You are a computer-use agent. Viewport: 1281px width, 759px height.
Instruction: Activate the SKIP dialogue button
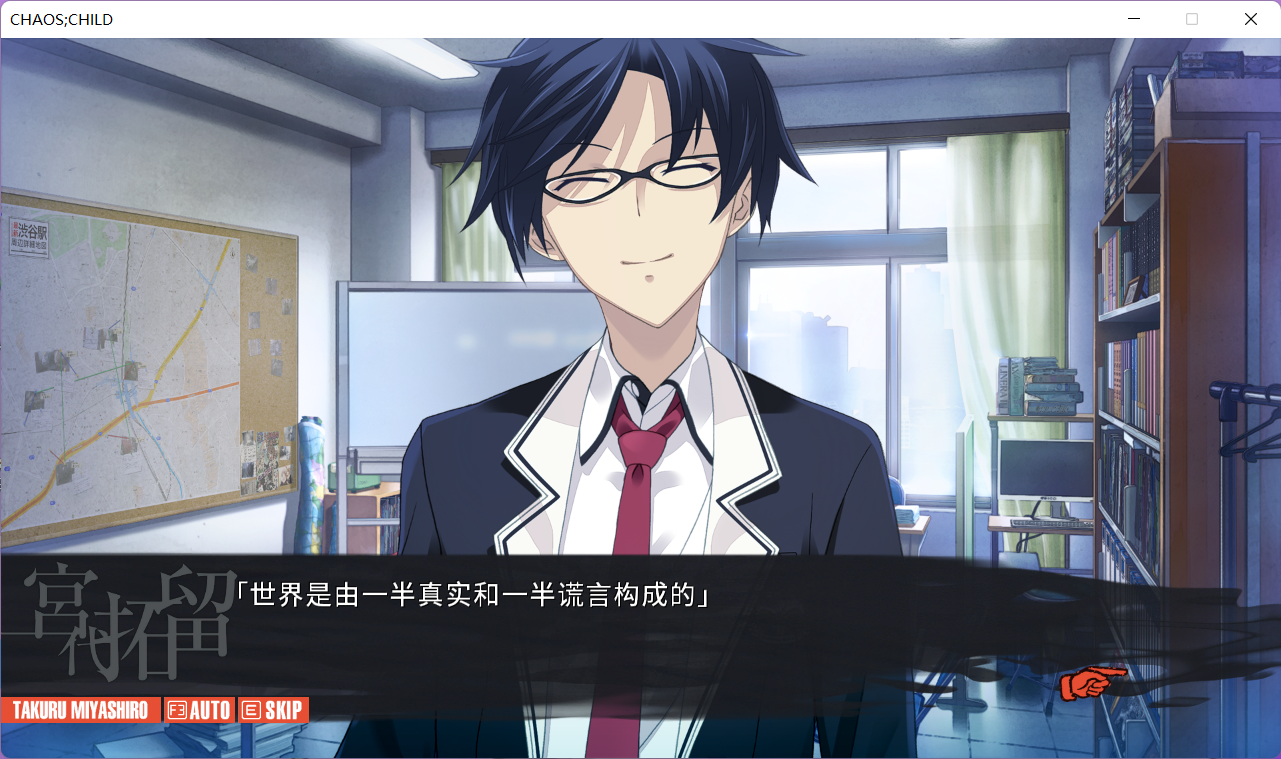tap(273, 711)
